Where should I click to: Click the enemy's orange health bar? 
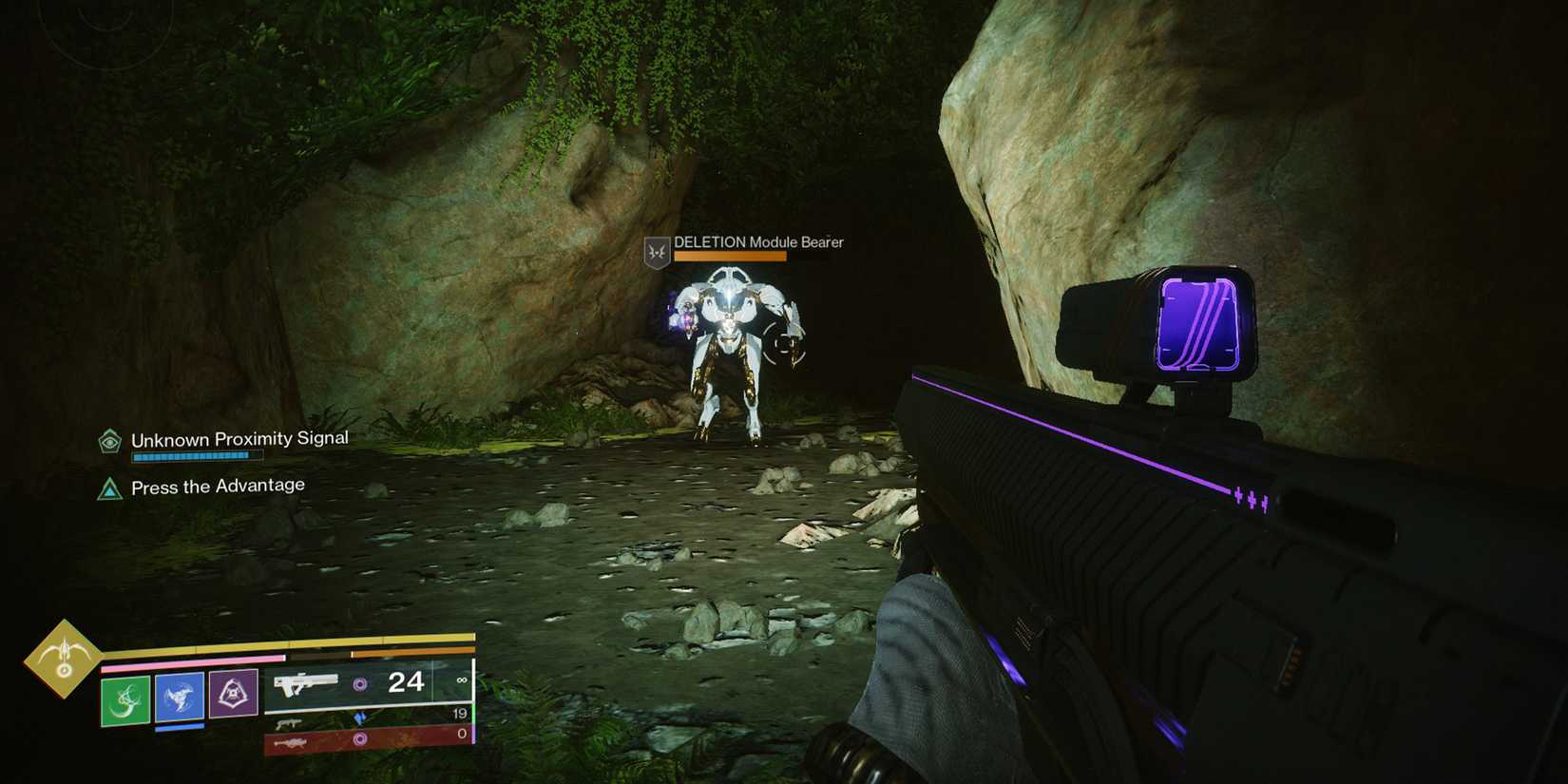(x=730, y=256)
